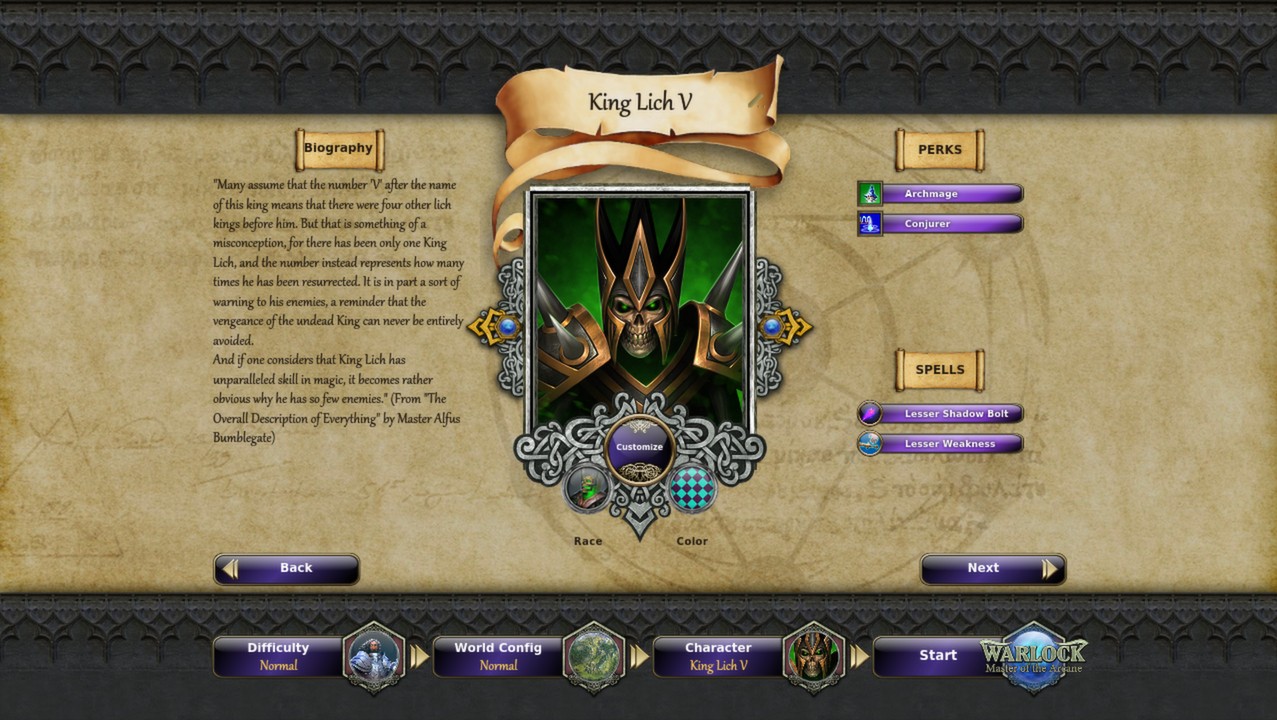
Task: Proceed with the Next button
Action: [992, 569]
